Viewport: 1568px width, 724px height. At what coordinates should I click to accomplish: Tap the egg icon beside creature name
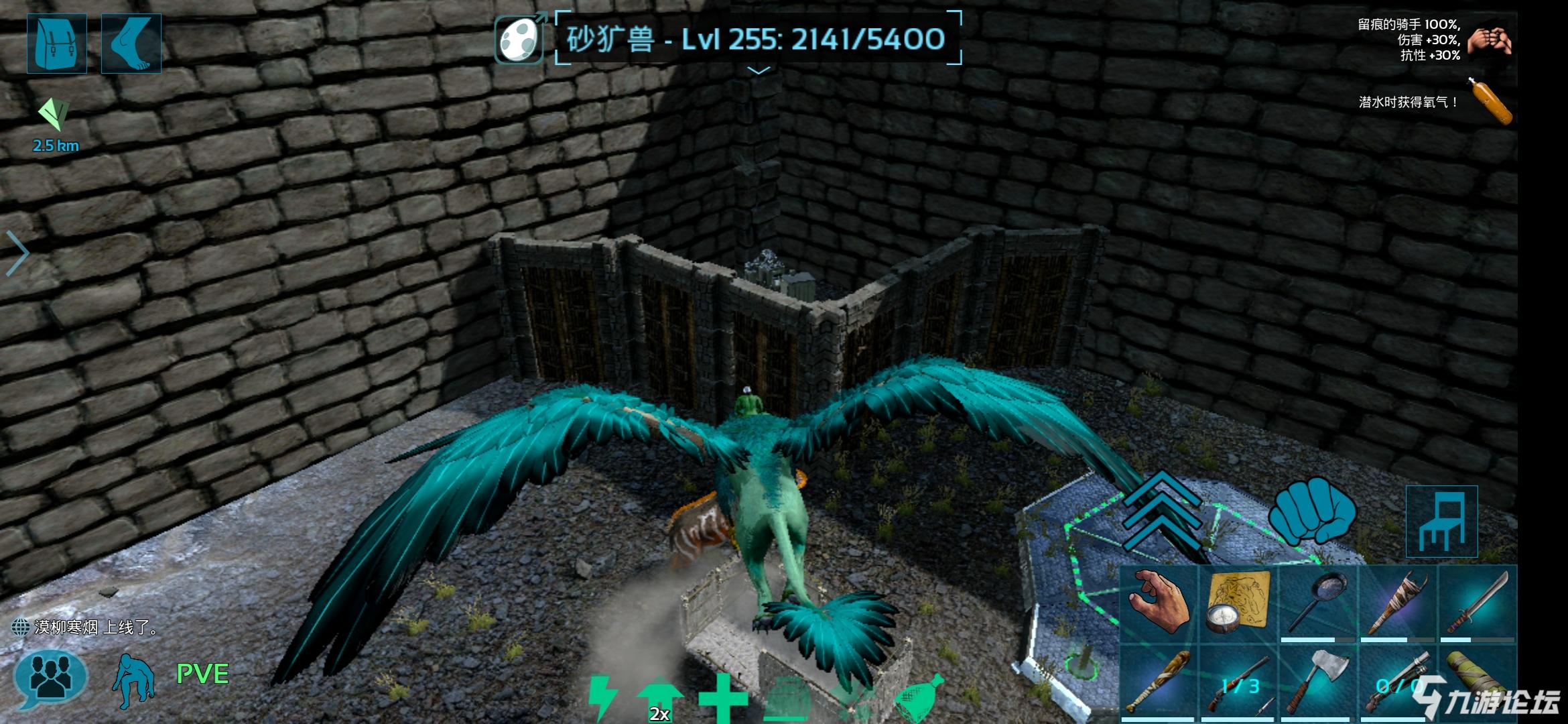pos(520,40)
